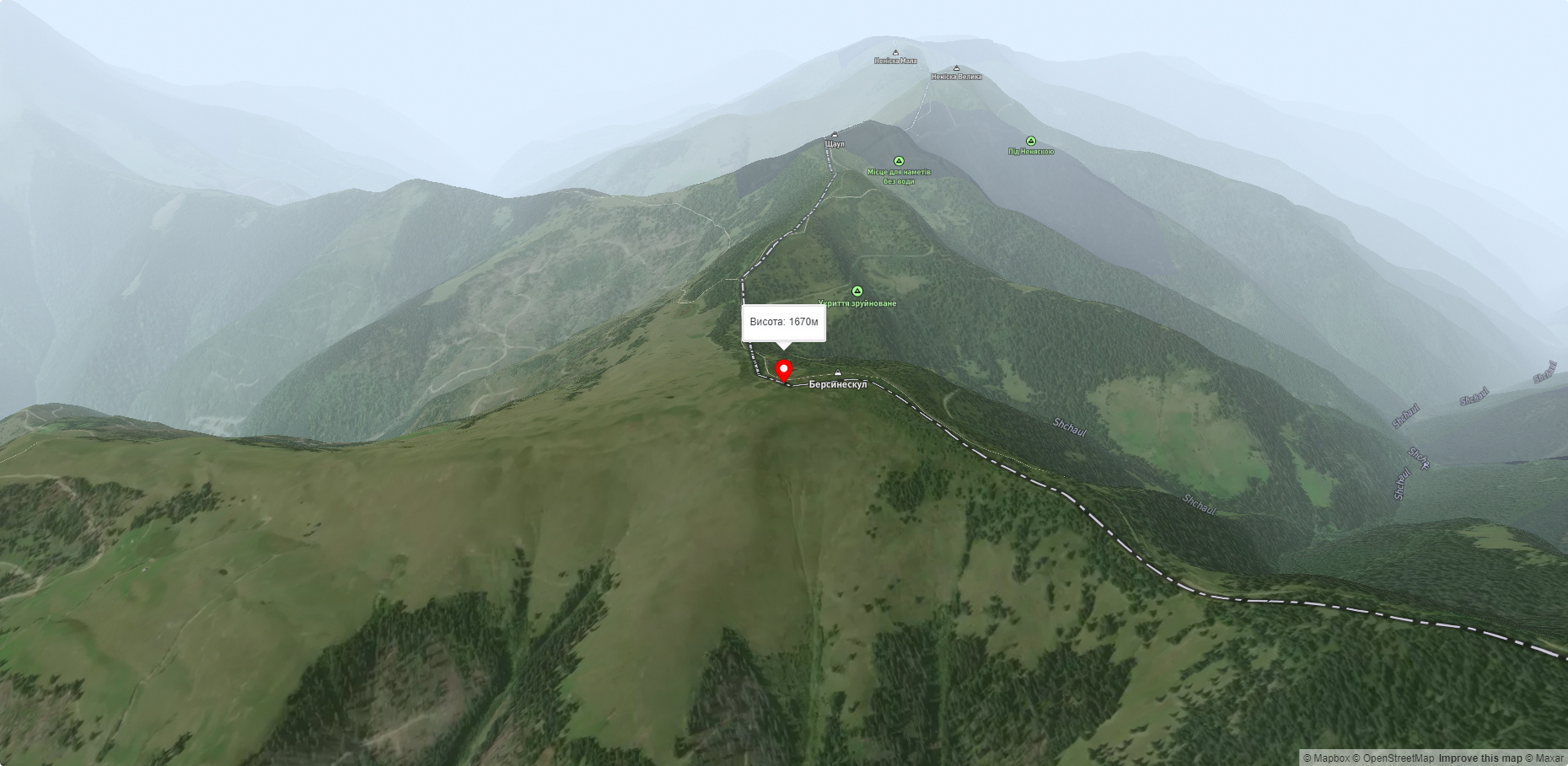Image resolution: width=1568 pixels, height=766 pixels.
Task: Click the red location pin marker
Action: 784,371
